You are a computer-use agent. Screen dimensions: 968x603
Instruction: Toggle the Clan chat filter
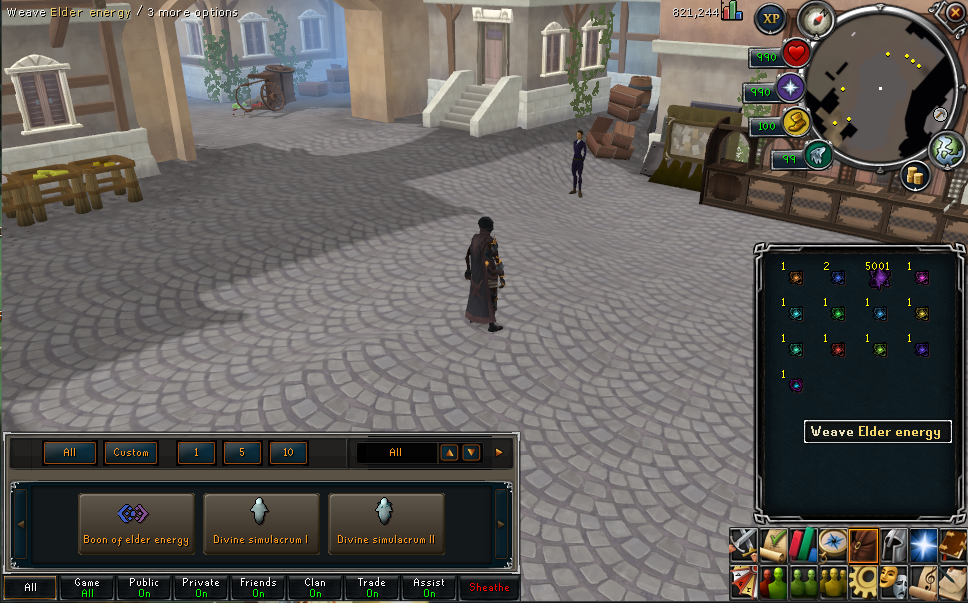pos(315,588)
